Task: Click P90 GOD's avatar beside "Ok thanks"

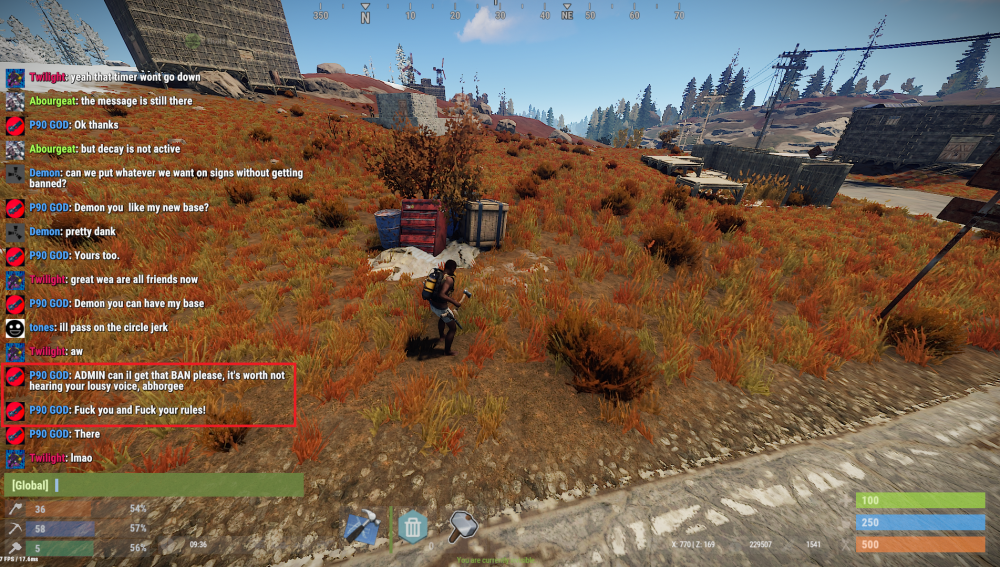Action: click(15, 126)
